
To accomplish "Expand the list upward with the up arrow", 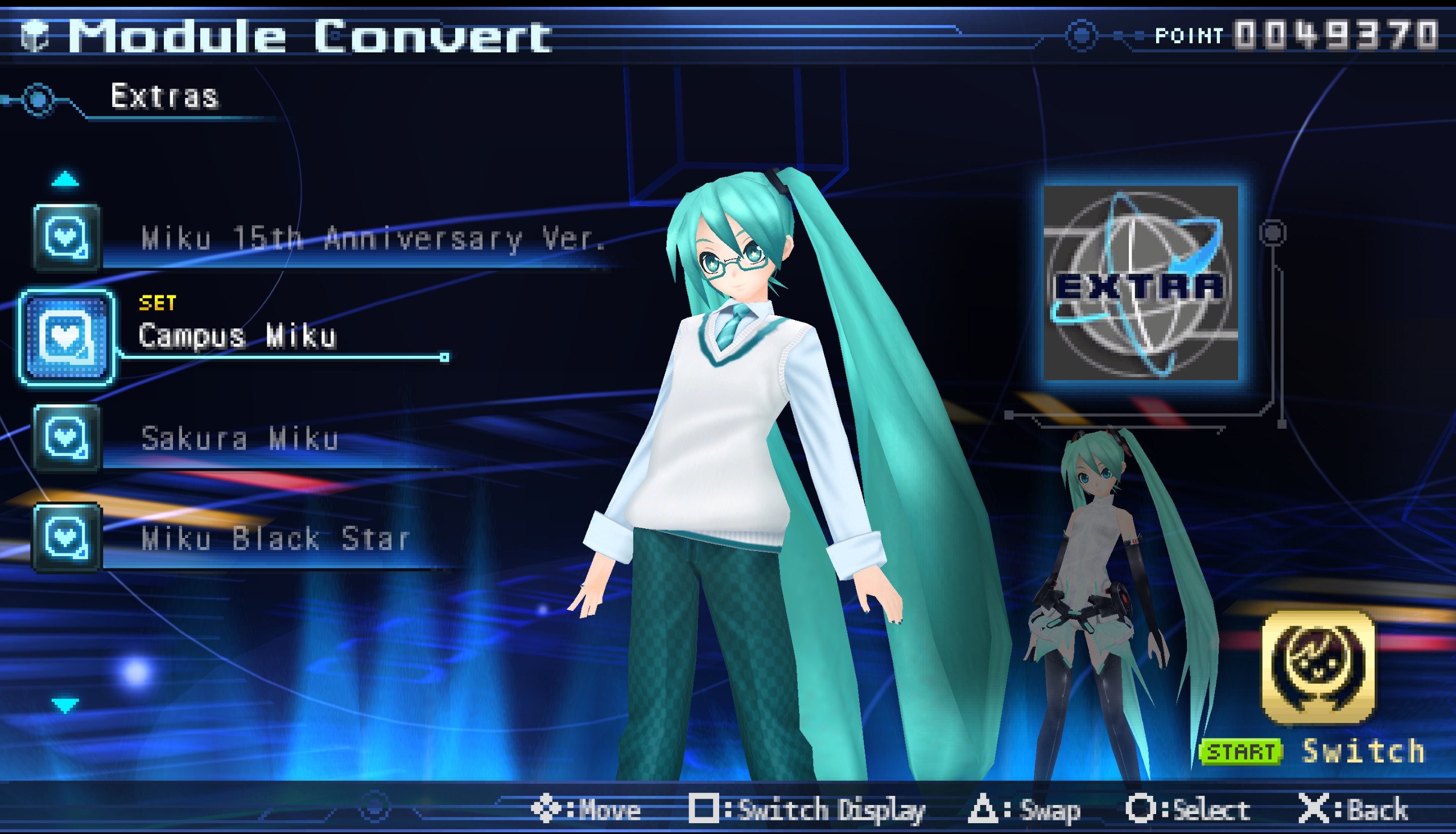I will click(x=65, y=178).
